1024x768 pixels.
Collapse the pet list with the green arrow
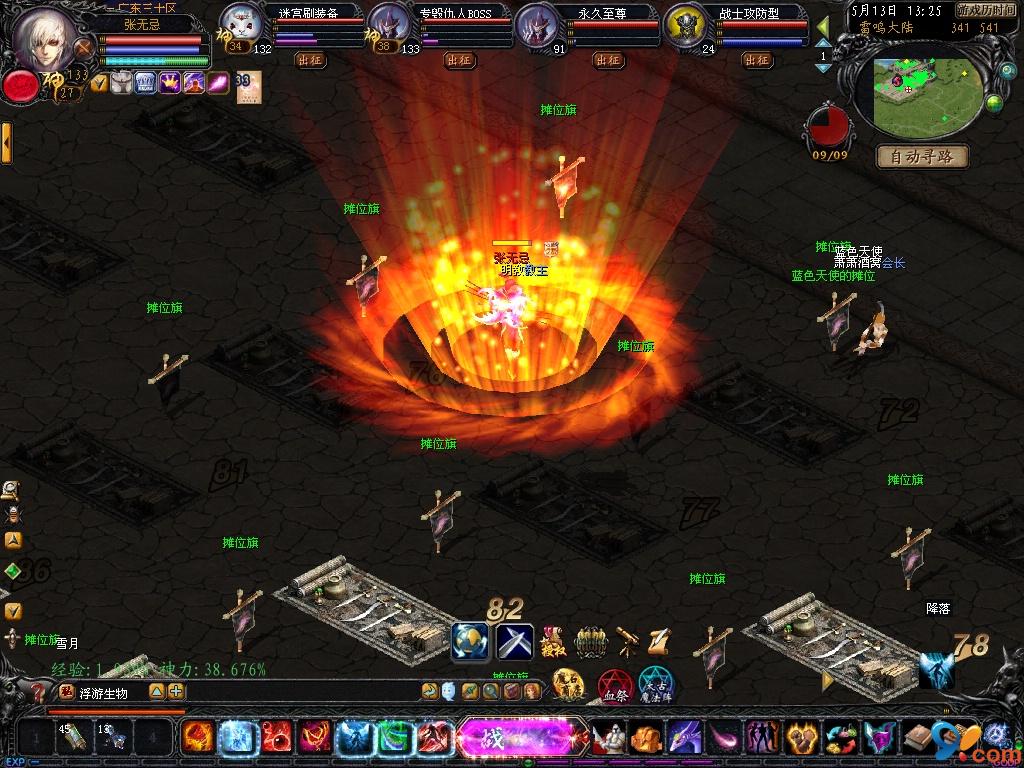tap(823, 25)
